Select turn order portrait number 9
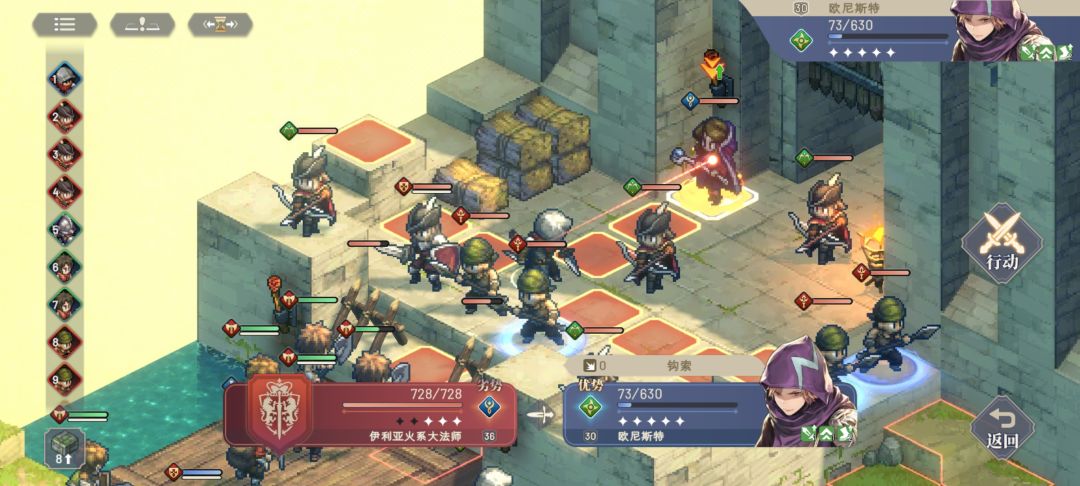Screen dimensions: 1080x486 click(66, 380)
